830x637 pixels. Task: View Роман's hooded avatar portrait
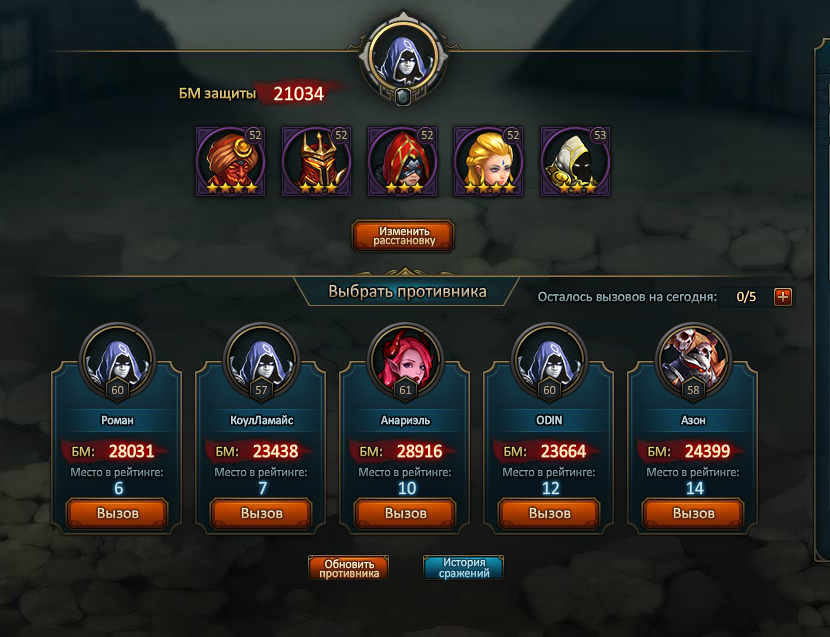[117, 359]
